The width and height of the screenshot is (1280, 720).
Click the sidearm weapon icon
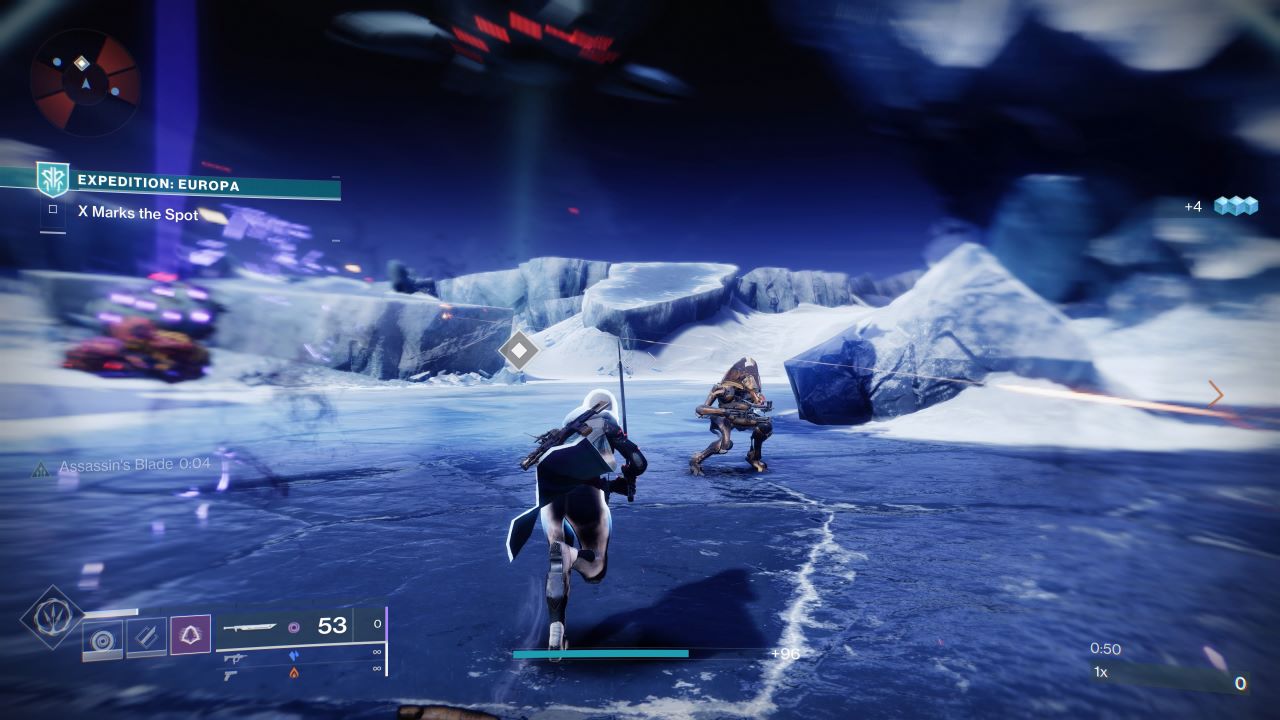[x=230, y=676]
